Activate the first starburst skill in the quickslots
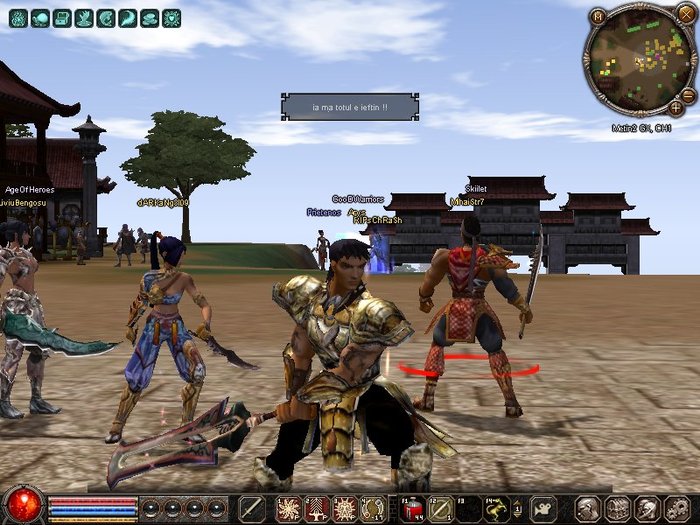Image resolution: width=700 pixels, height=525 pixels. pyautogui.click(x=289, y=509)
